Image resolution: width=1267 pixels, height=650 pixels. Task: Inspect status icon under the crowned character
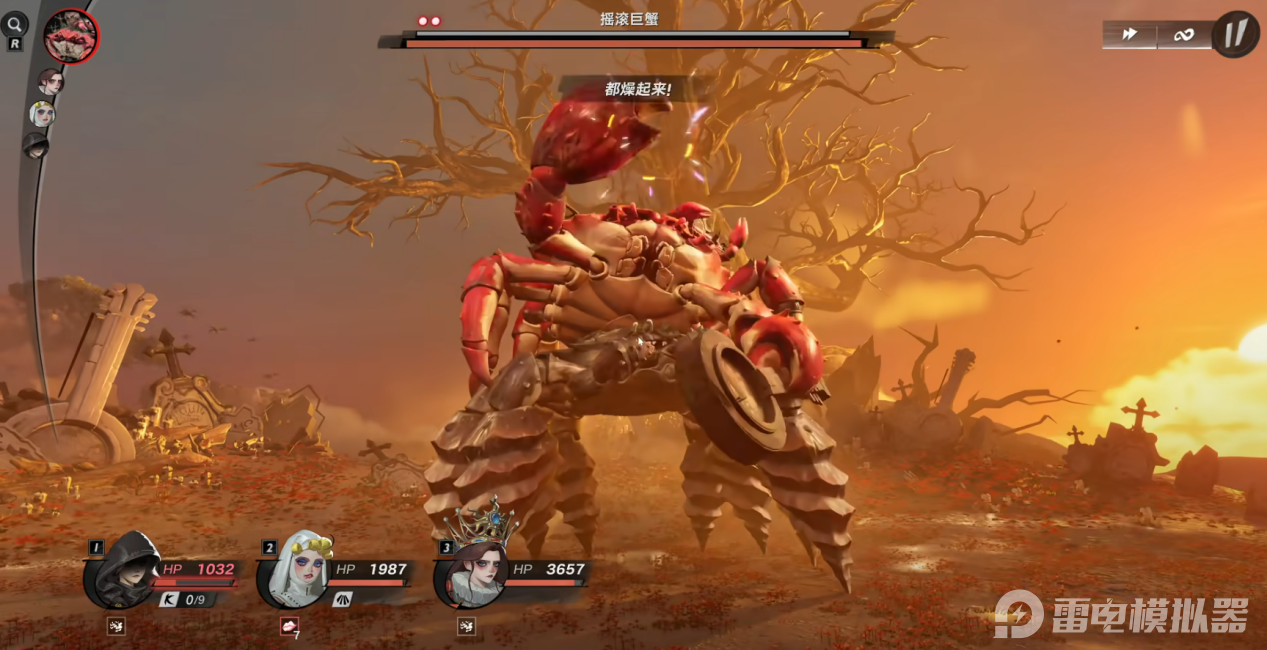click(x=465, y=627)
